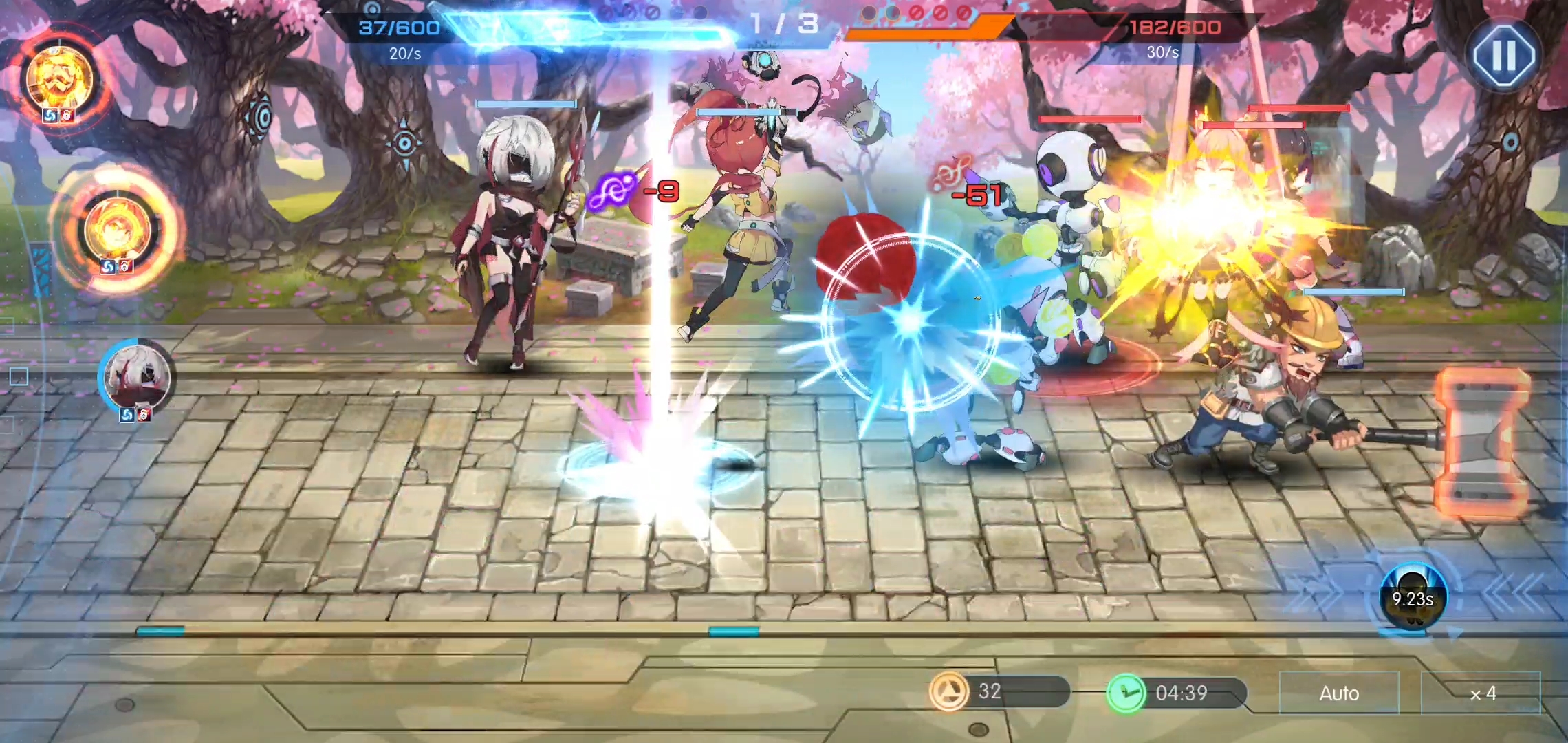The image size is (1568, 743).
Task: Tap the skill icon on 9.23s cooldown
Action: point(1413,597)
